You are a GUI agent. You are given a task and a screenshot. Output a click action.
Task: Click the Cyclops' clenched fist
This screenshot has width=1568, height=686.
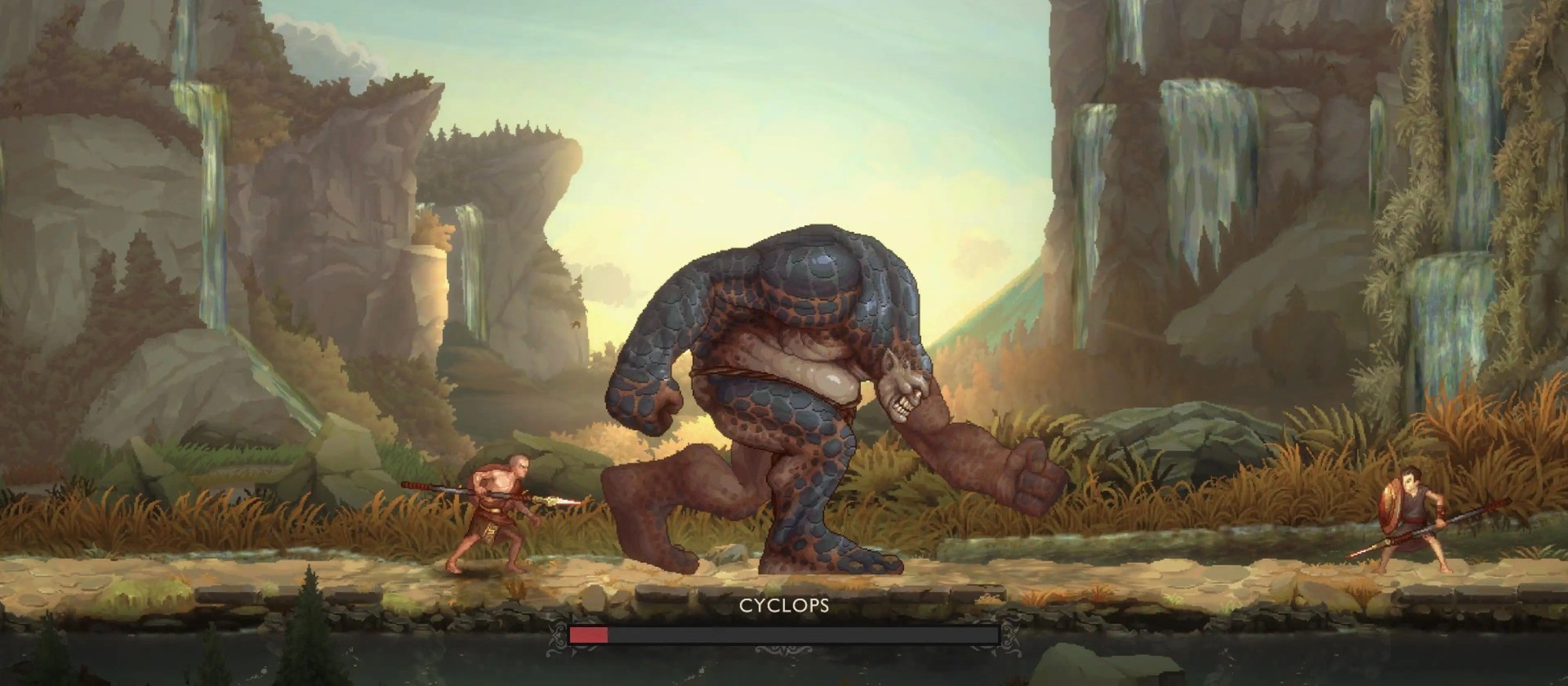point(1027,470)
